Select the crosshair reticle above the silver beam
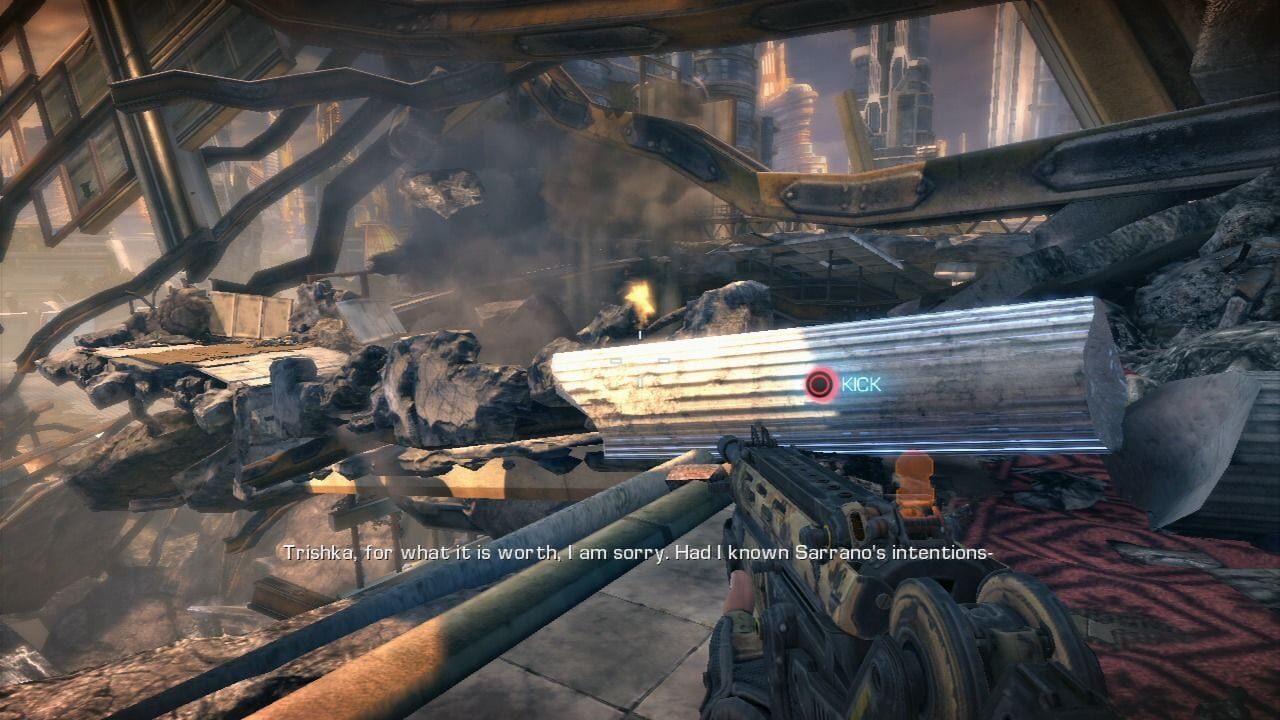This screenshot has width=1280, height=720. click(x=640, y=335)
